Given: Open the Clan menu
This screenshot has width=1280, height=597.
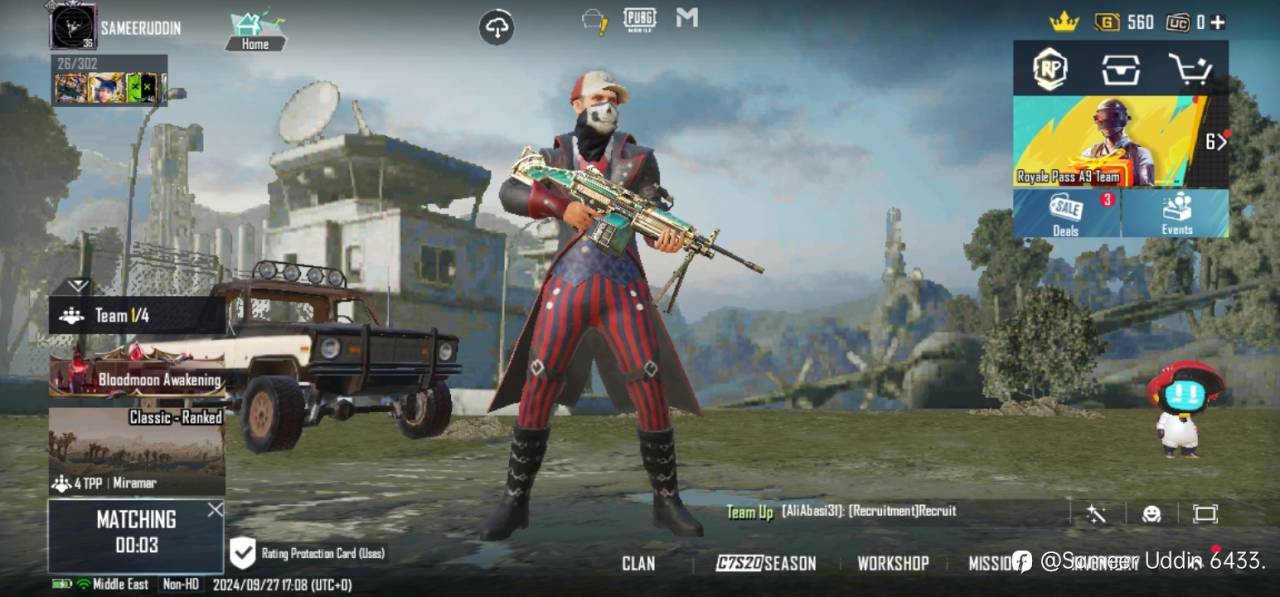Looking at the screenshot, I should coord(638,563).
